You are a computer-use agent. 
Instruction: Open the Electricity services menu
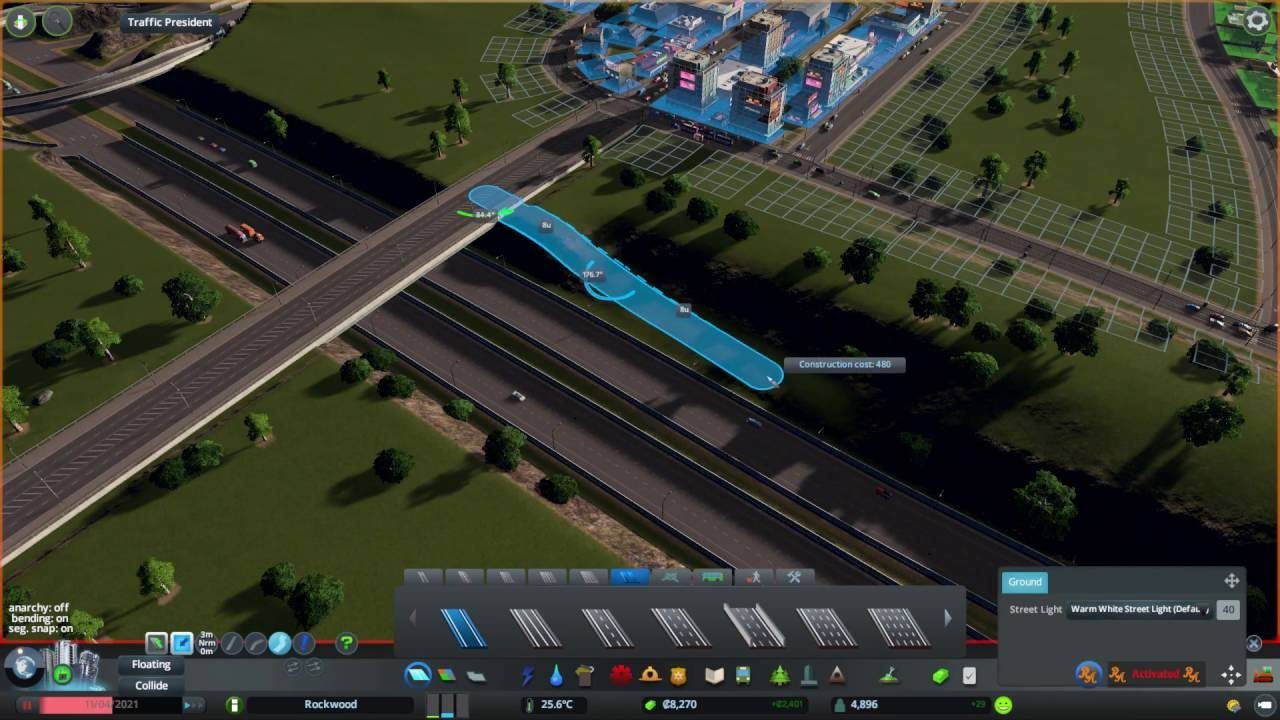[x=529, y=676]
